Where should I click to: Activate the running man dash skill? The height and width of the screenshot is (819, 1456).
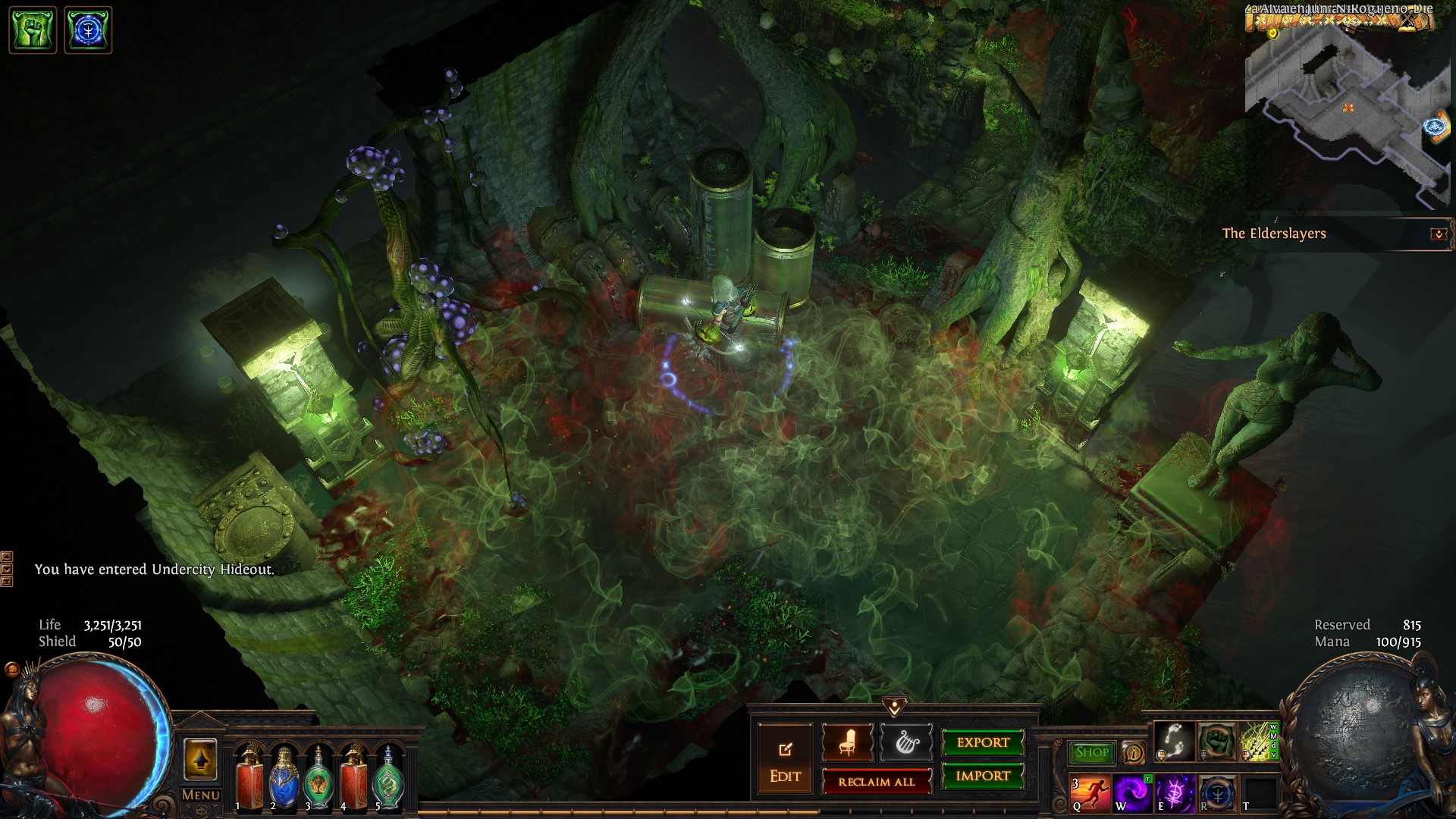point(1090,793)
